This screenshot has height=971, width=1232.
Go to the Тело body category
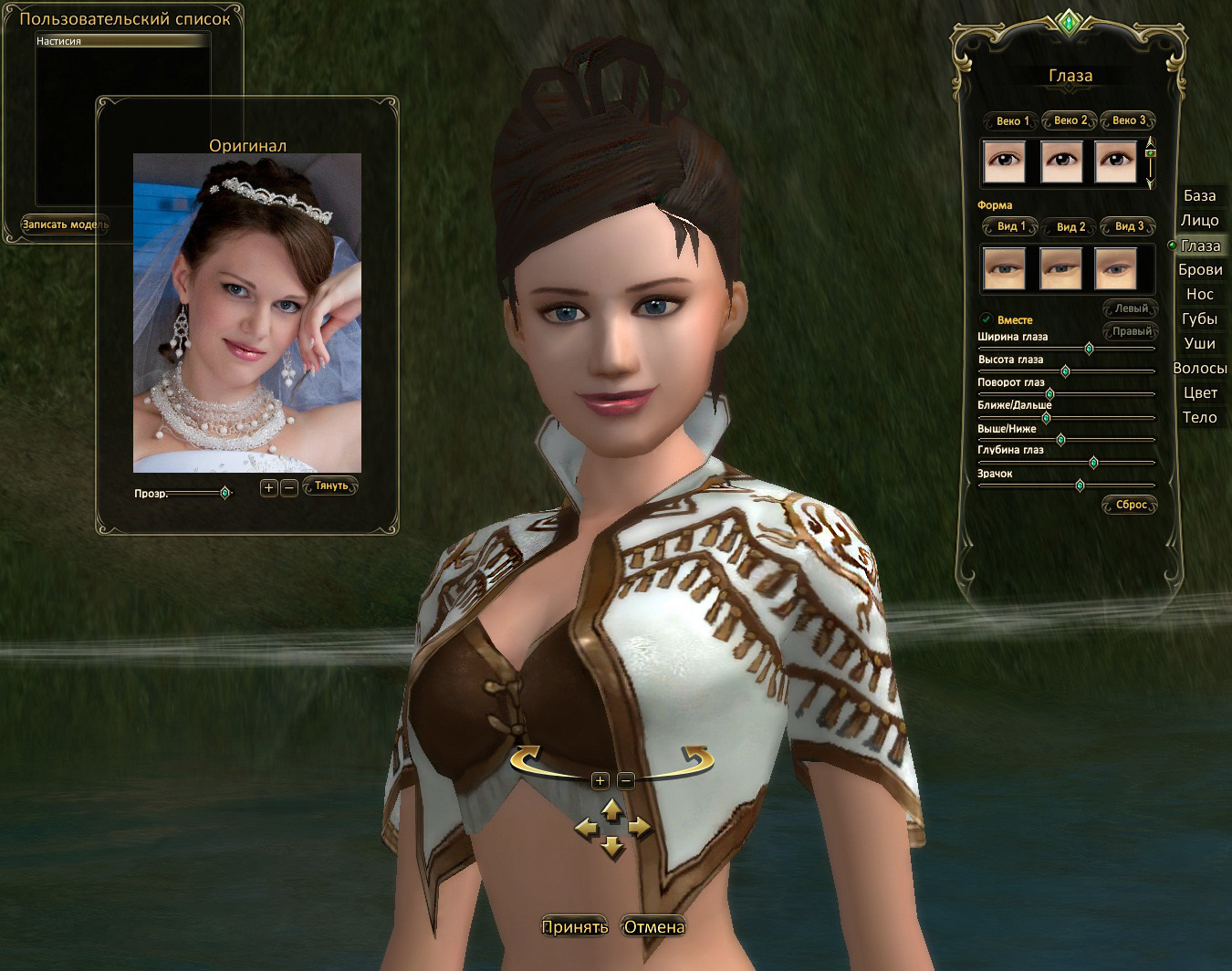[1199, 417]
